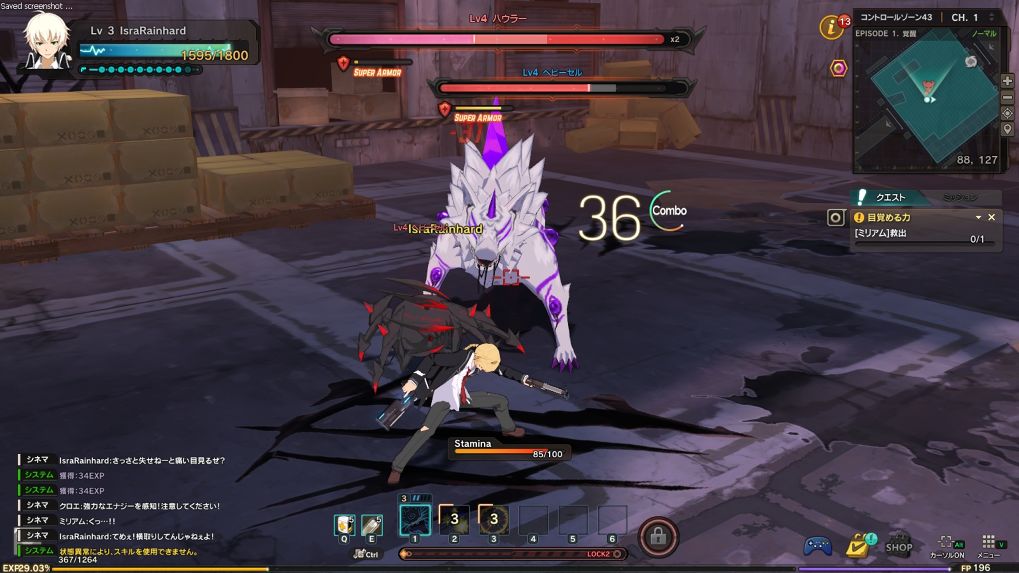Image resolution: width=1019 pixels, height=573 pixels.
Task: Click the minimap location pin button
Action: pos(1007,129)
